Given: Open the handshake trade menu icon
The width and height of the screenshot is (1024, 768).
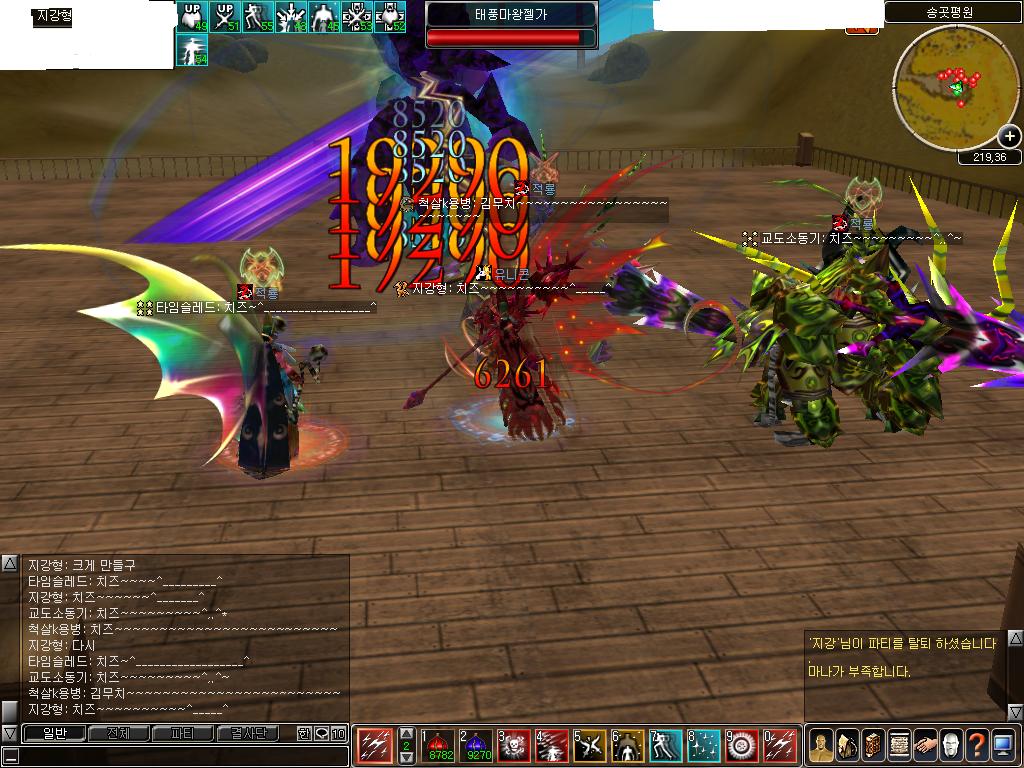Looking at the screenshot, I should (x=925, y=745).
